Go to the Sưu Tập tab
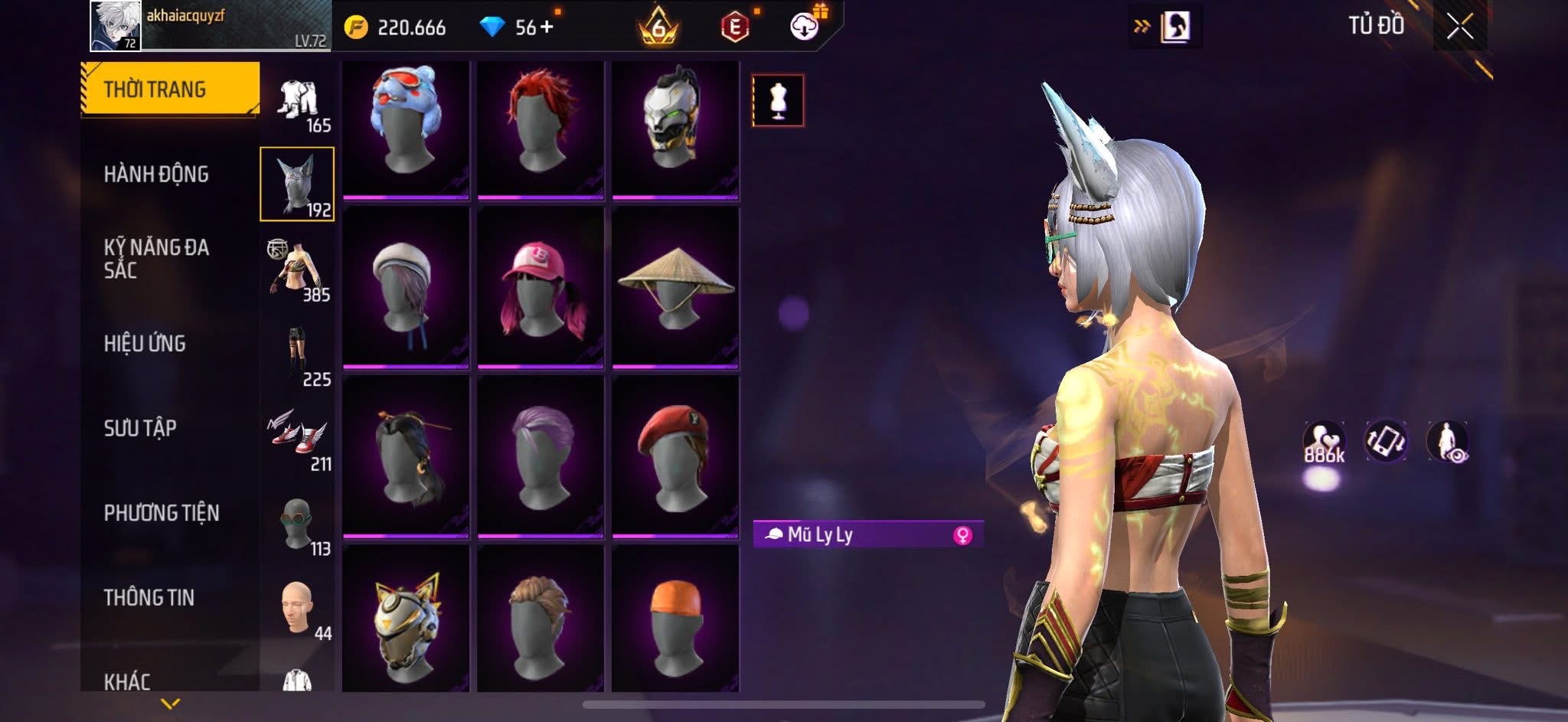The image size is (1568, 722). pyautogui.click(x=140, y=428)
